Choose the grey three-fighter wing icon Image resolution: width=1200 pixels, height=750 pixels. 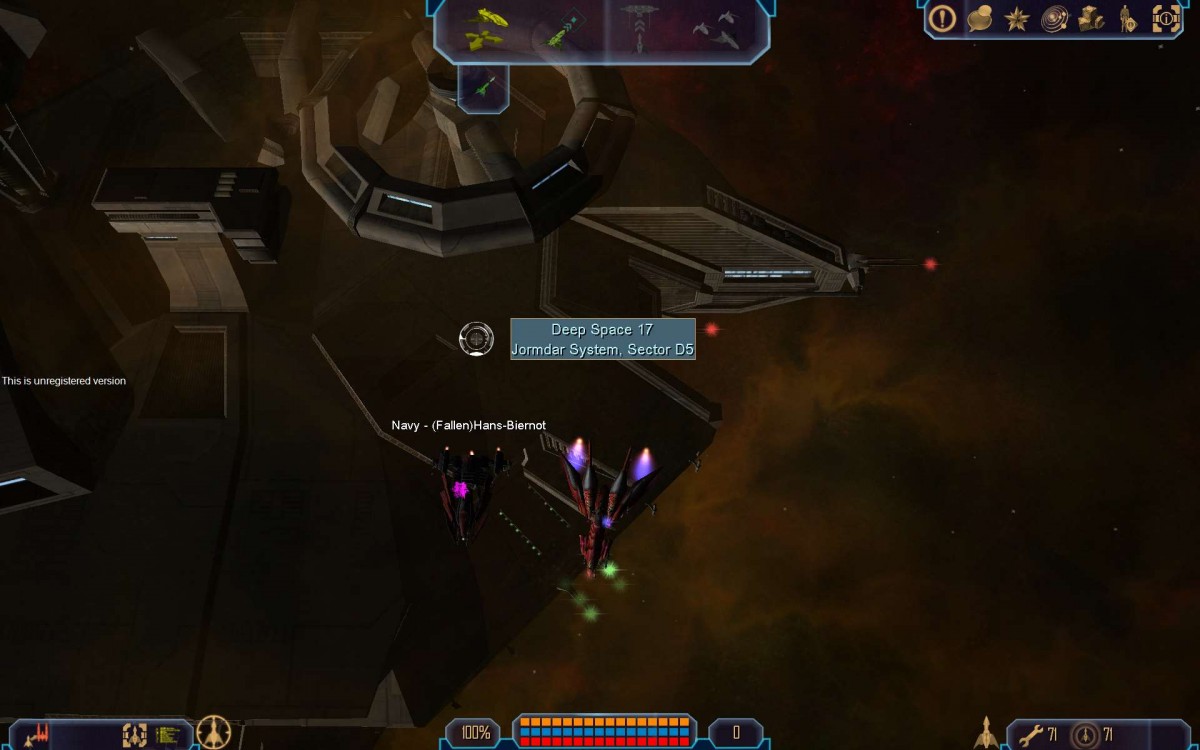pyautogui.click(x=717, y=30)
